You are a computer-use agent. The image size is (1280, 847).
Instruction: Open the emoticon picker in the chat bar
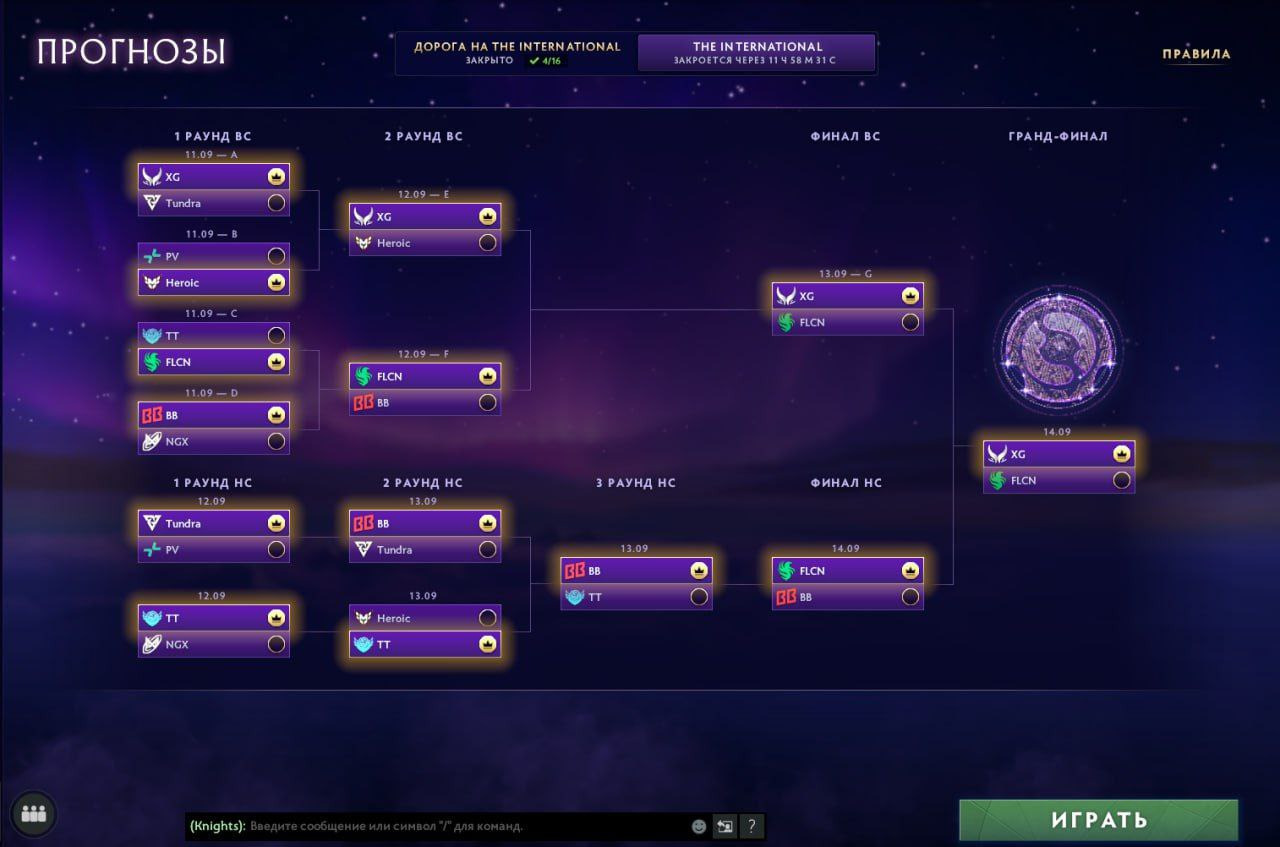pos(697,826)
